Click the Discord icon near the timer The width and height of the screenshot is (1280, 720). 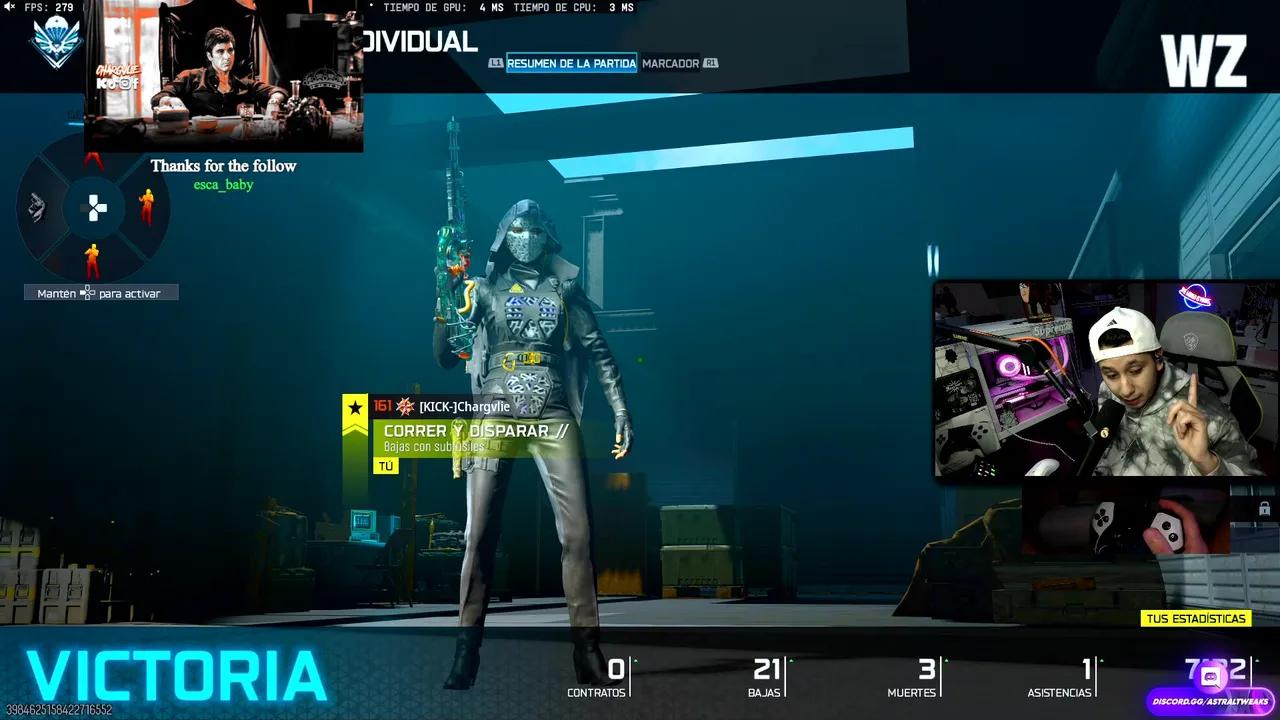tap(1211, 676)
